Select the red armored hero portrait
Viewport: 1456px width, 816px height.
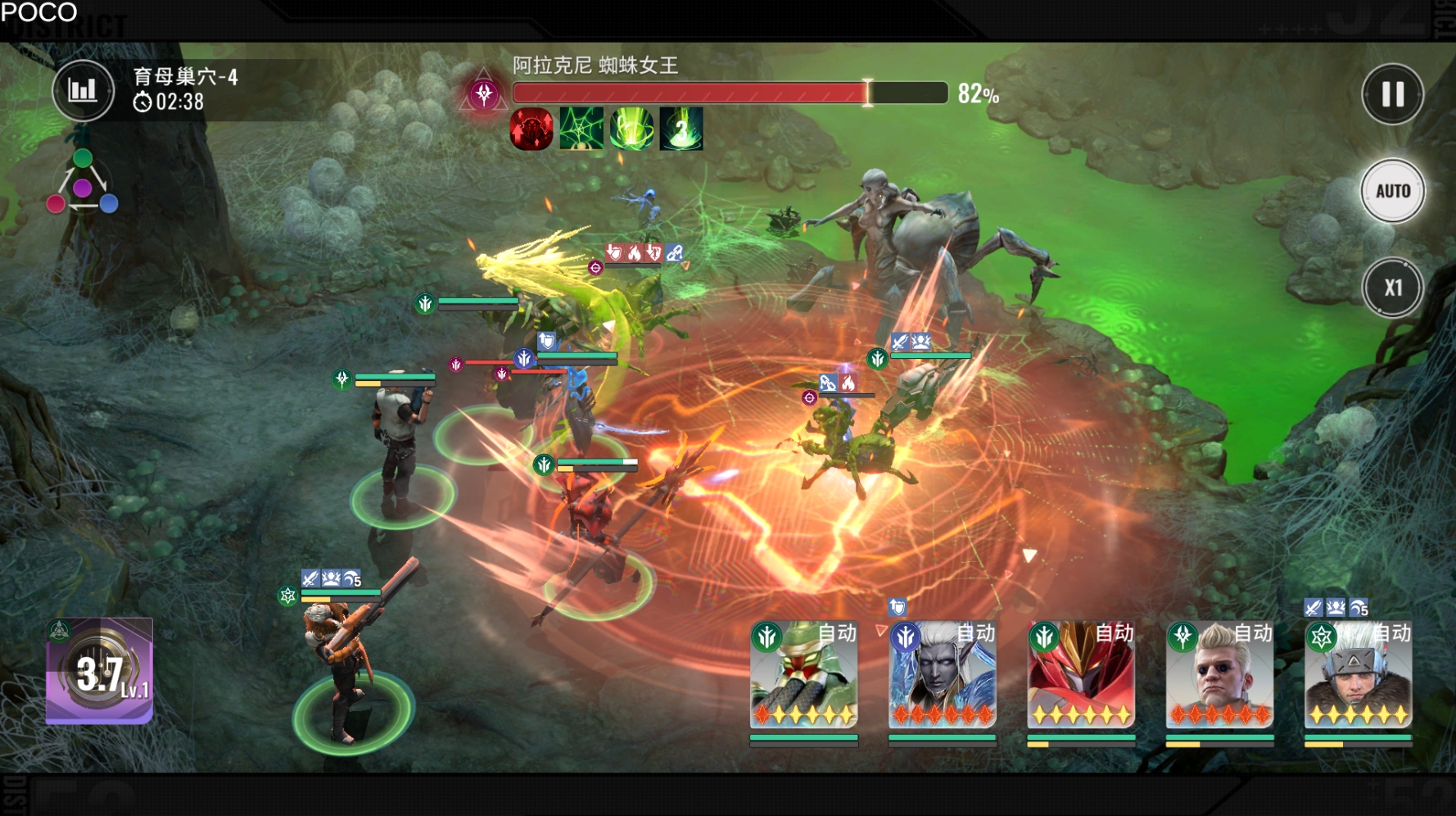click(x=1081, y=675)
